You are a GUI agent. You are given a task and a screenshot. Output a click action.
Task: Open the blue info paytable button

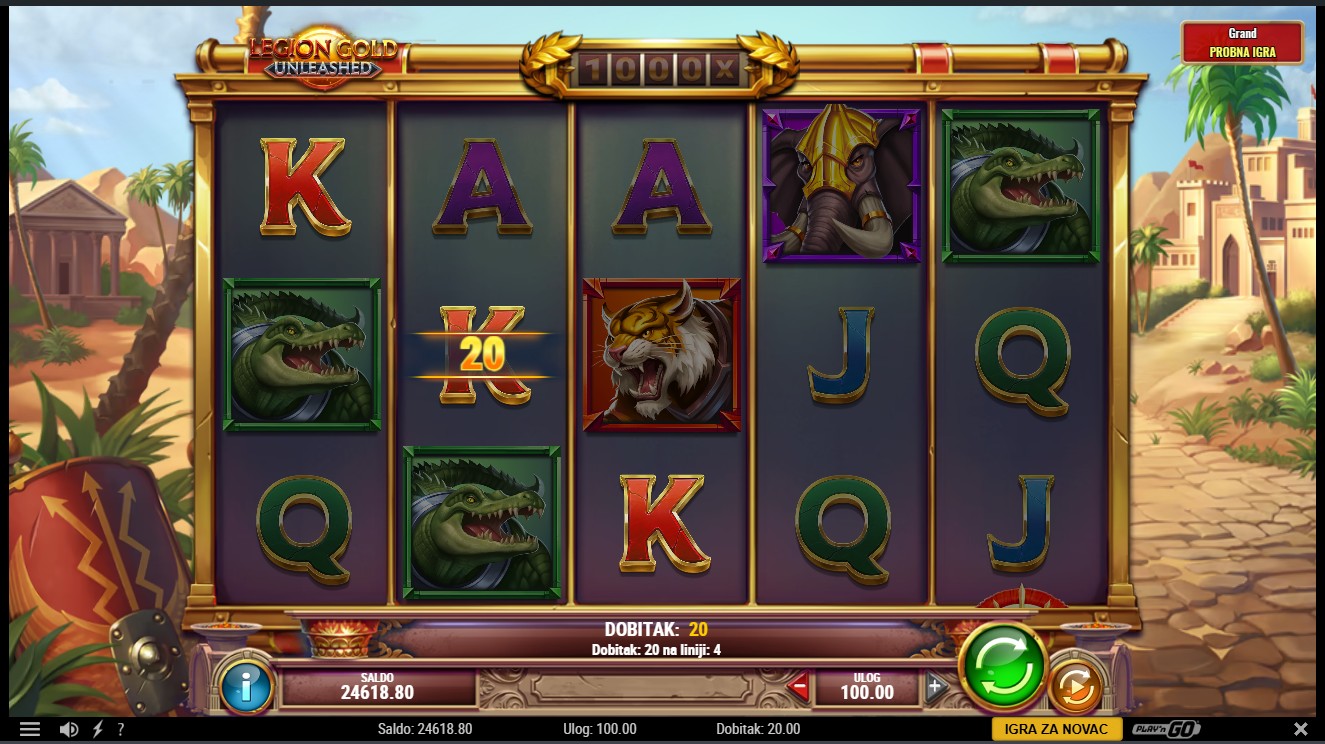(x=245, y=686)
